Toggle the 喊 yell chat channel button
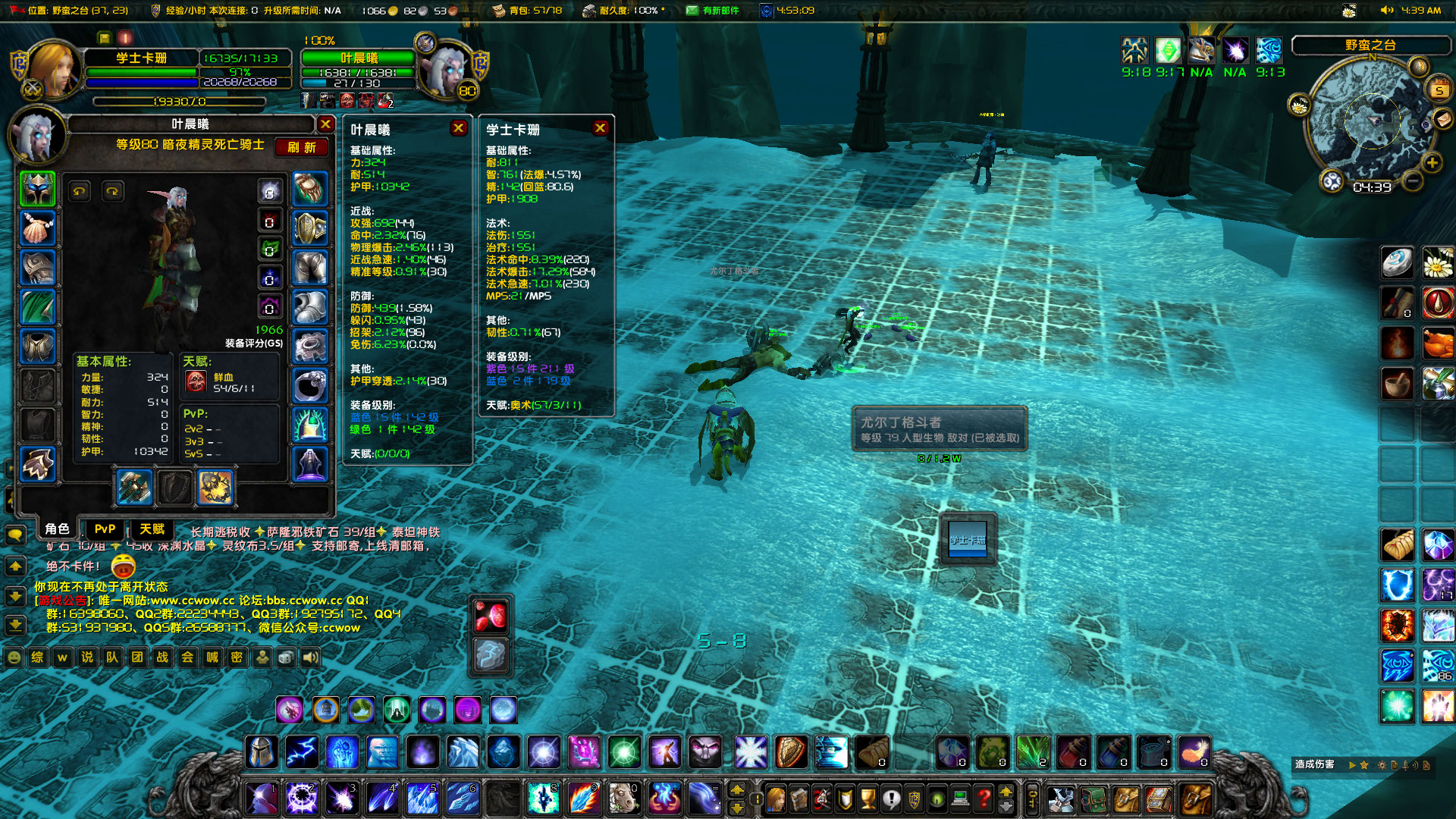This screenshot has width=1456, height=819. 212,657
